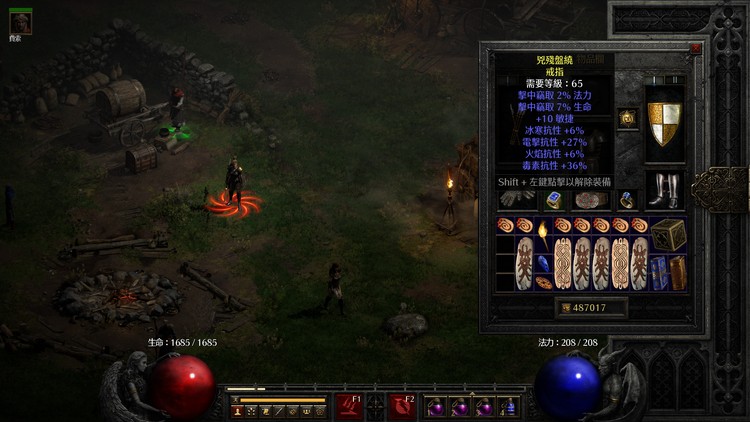
Task: Select the blue gem in inventory
Action: point(543,263)
